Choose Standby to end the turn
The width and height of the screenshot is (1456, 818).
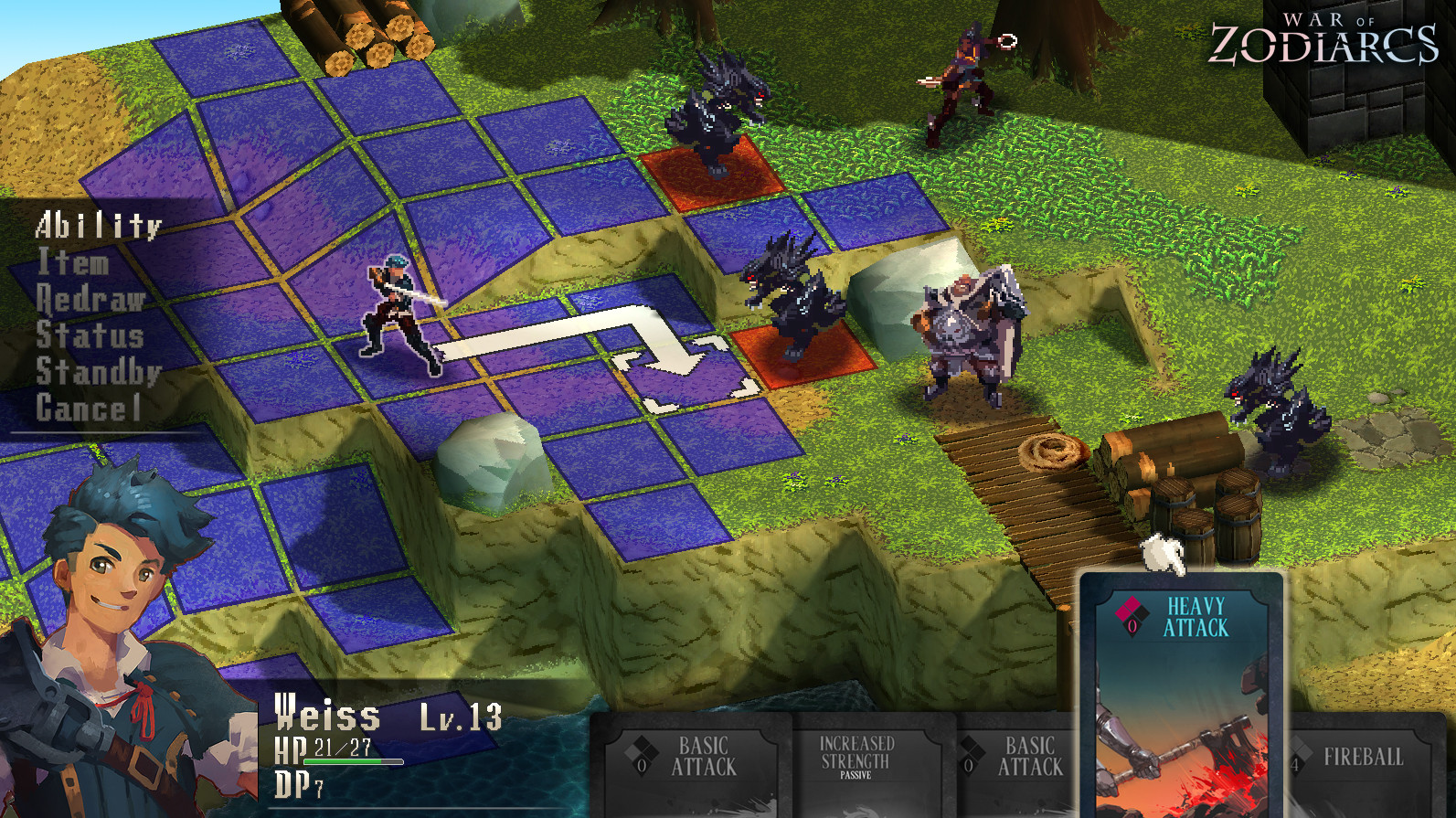tap(98, 372)
